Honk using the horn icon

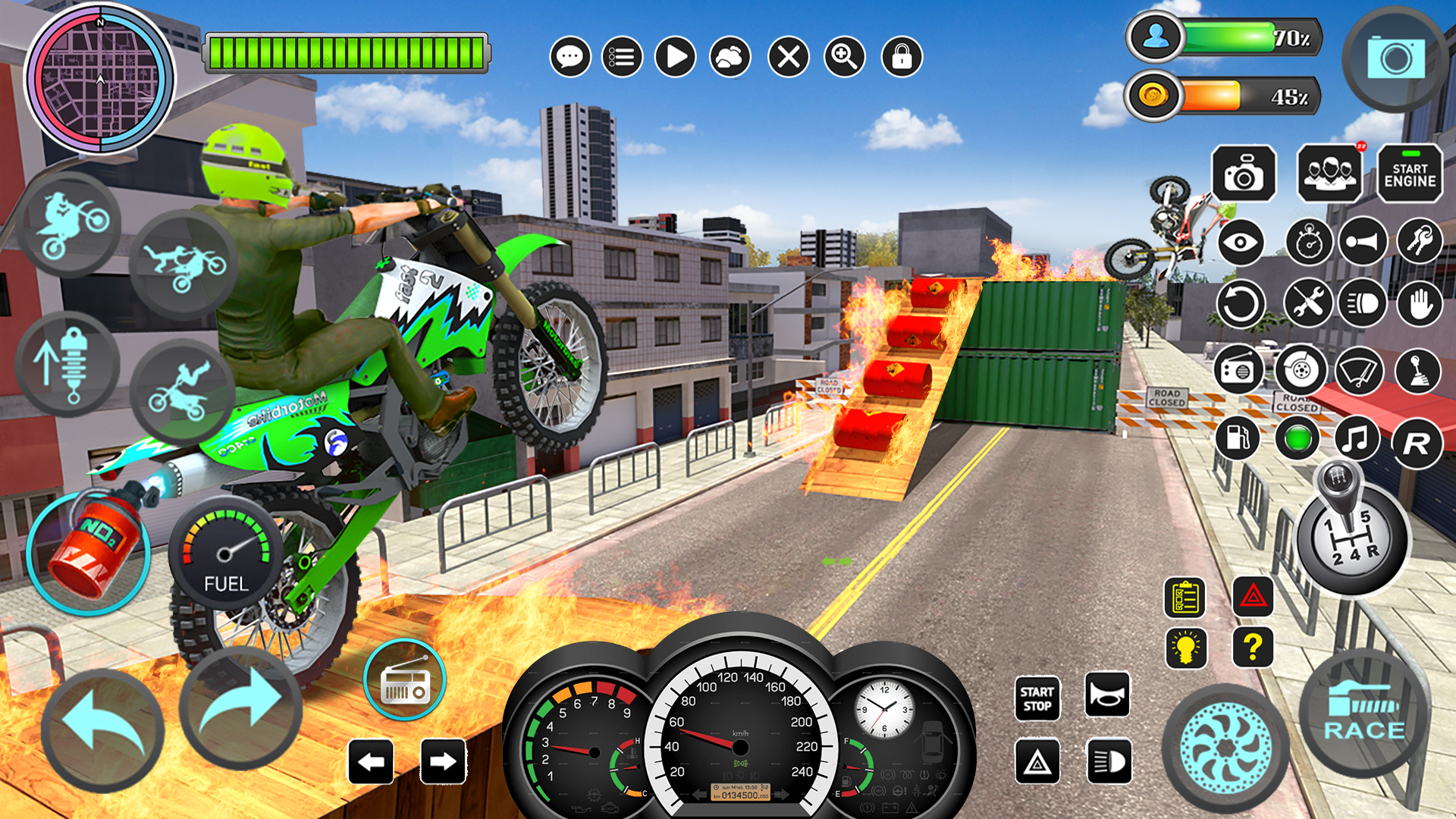click(x=1363, y=241)
